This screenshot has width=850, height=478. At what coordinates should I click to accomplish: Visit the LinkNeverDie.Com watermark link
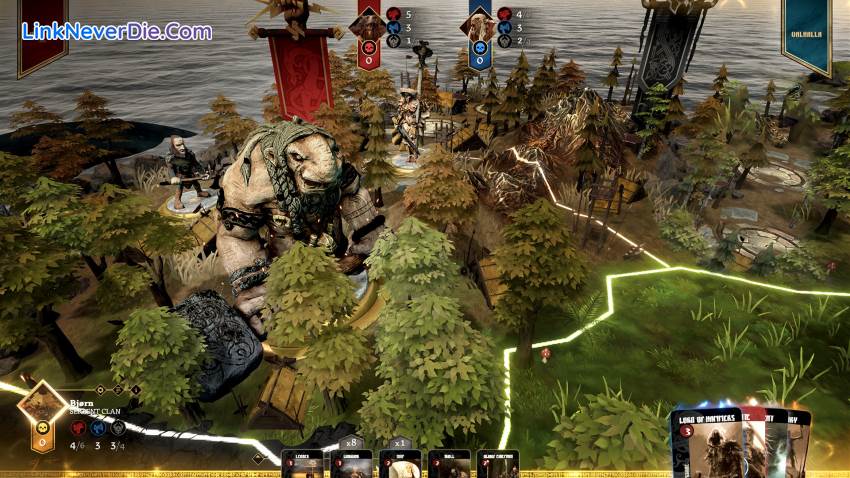point(117,31)
